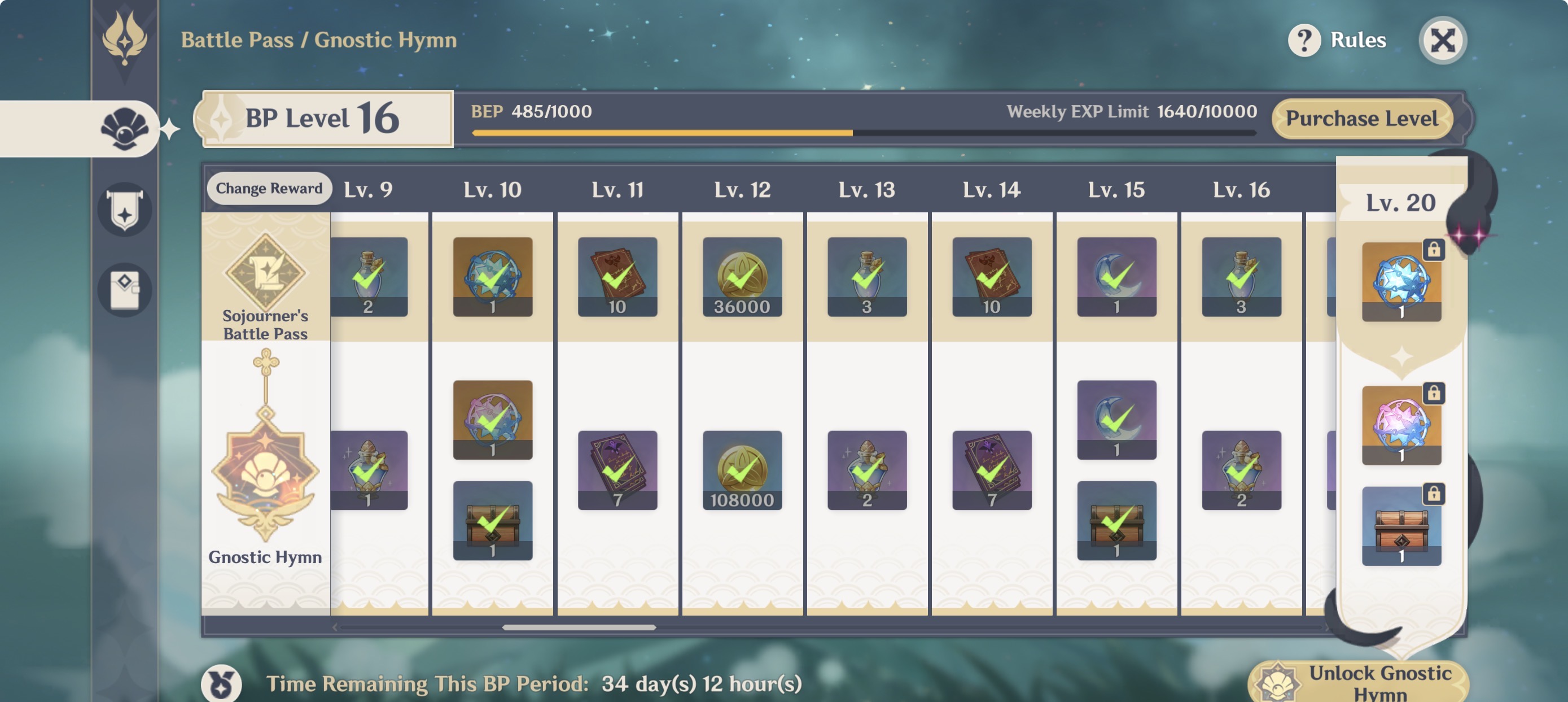Switch to the shell rewards tab
Viewport: 1568px width, 702px height.
click(124, 128)
